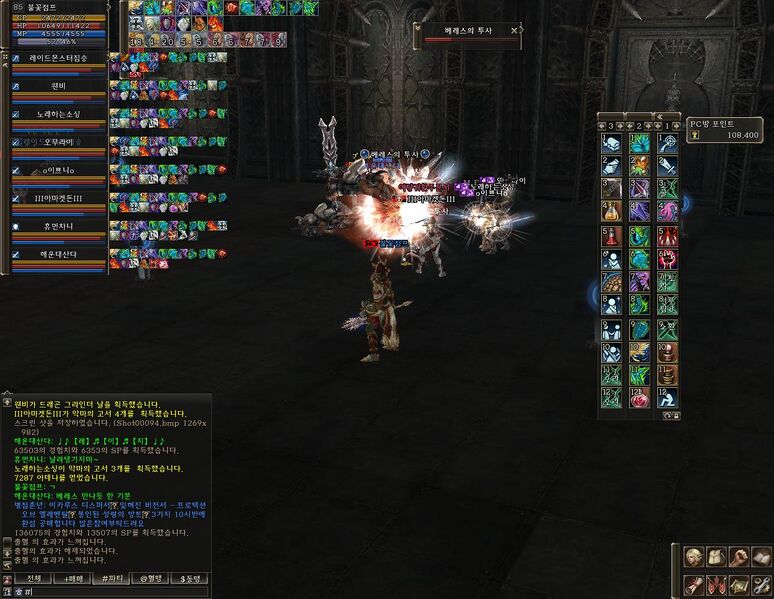This screenshot has width=774, height=599.
Task: Select party member 레이드몬스터짐승
Action: click(58, 58)
